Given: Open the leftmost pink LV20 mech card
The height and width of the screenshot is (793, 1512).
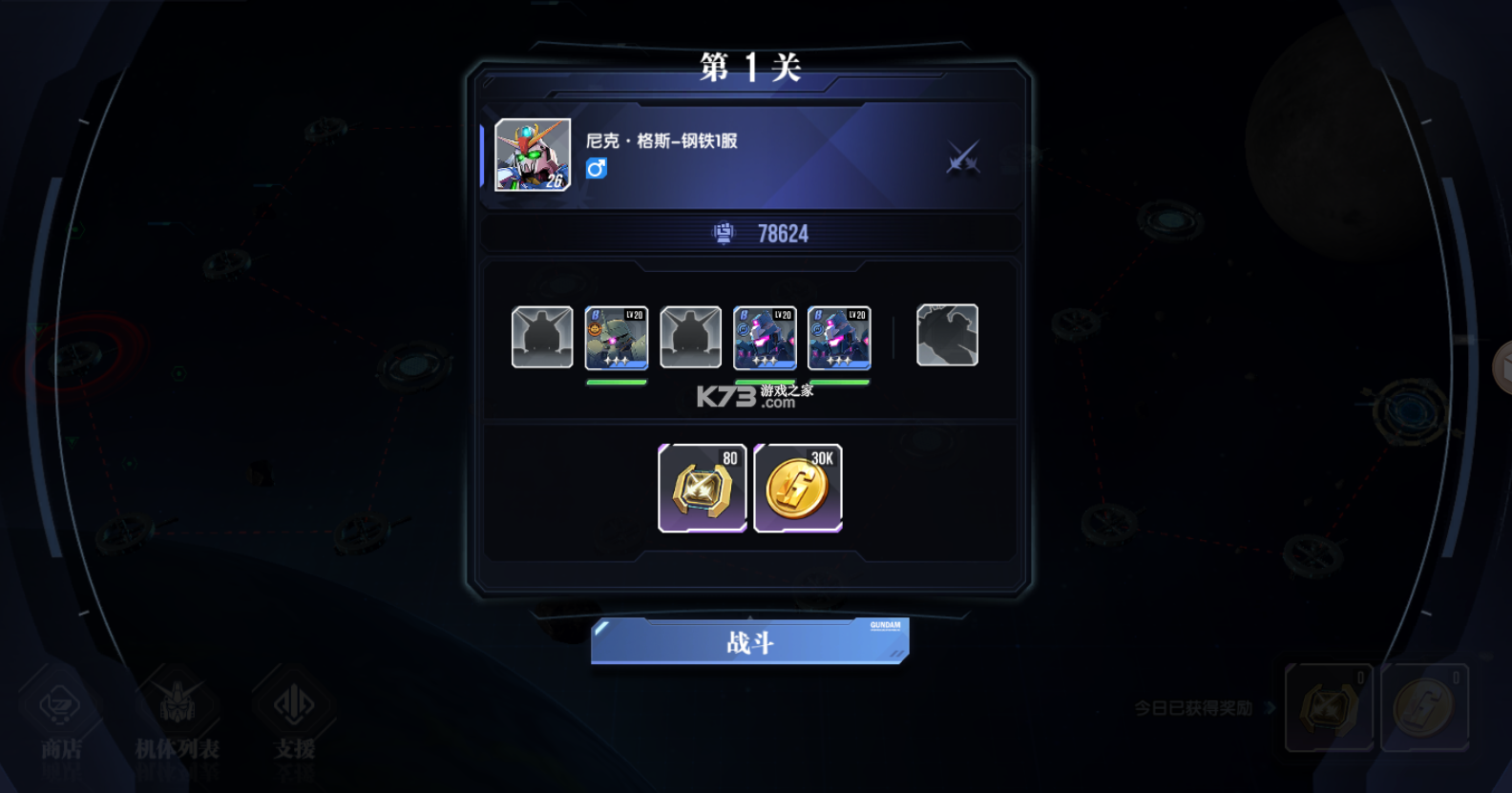Looking at the screenshot, I should [764, 337].
